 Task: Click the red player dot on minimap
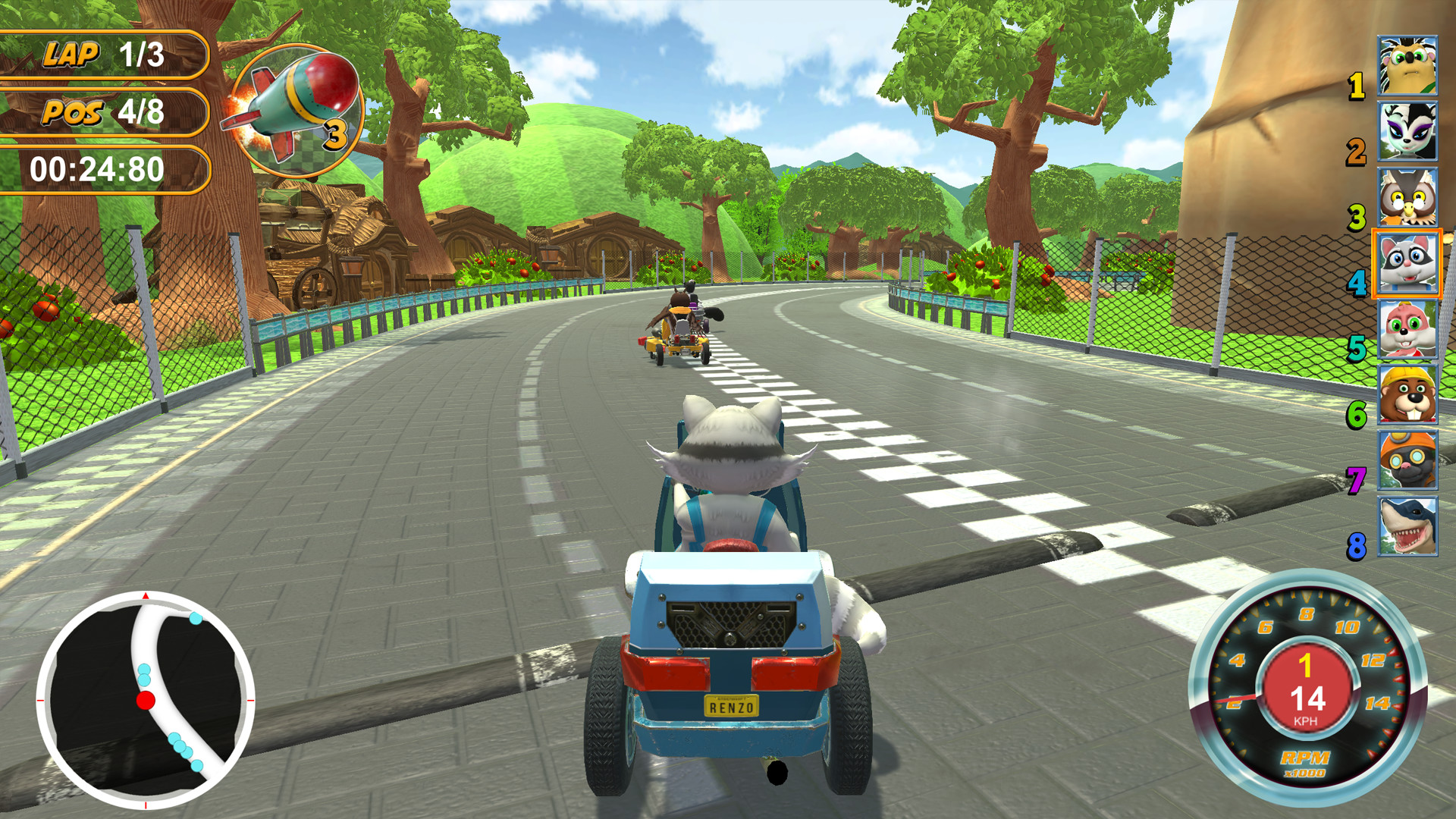coord(144,701)
